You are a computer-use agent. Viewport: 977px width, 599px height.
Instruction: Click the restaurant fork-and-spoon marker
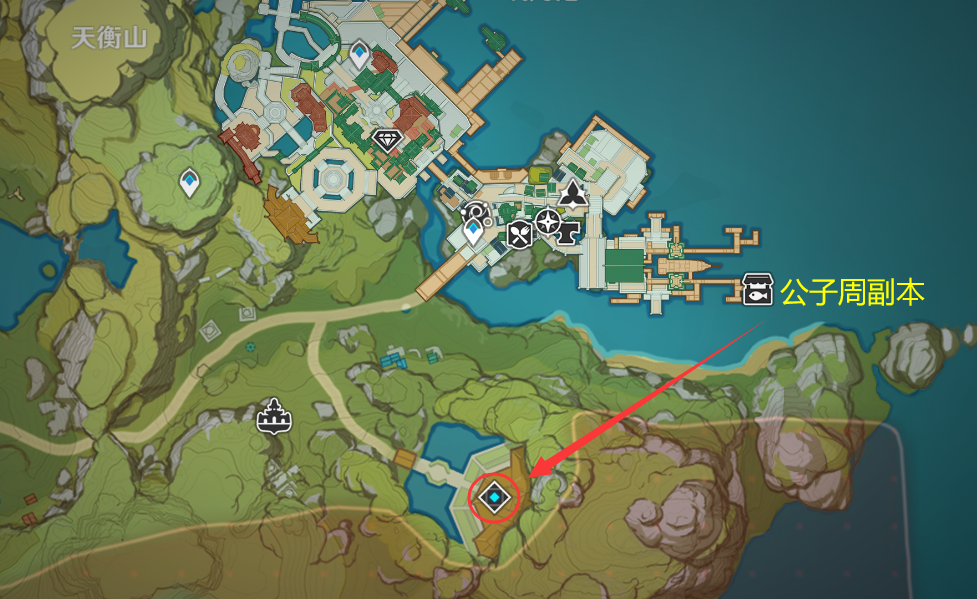tap(519, 236)
